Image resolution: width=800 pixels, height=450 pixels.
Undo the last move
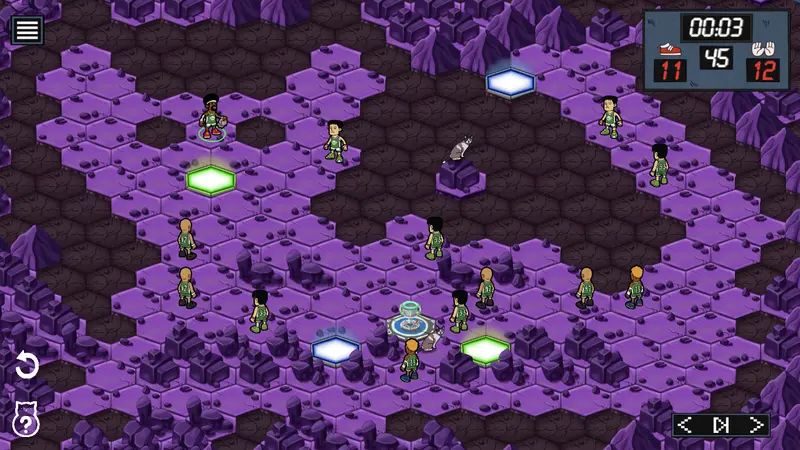point(27,366)
